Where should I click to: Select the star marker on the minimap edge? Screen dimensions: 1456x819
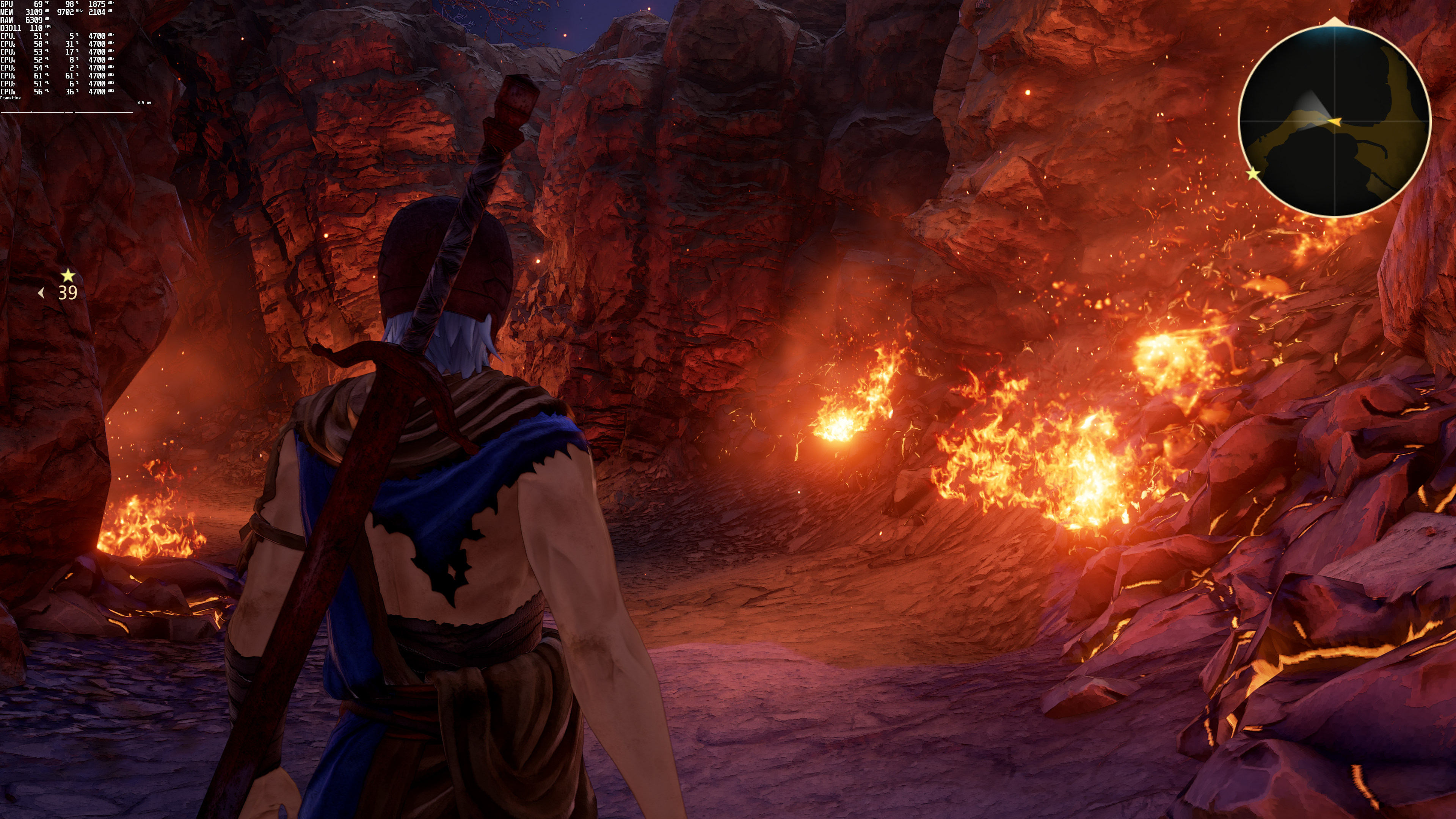(1253, 174)
